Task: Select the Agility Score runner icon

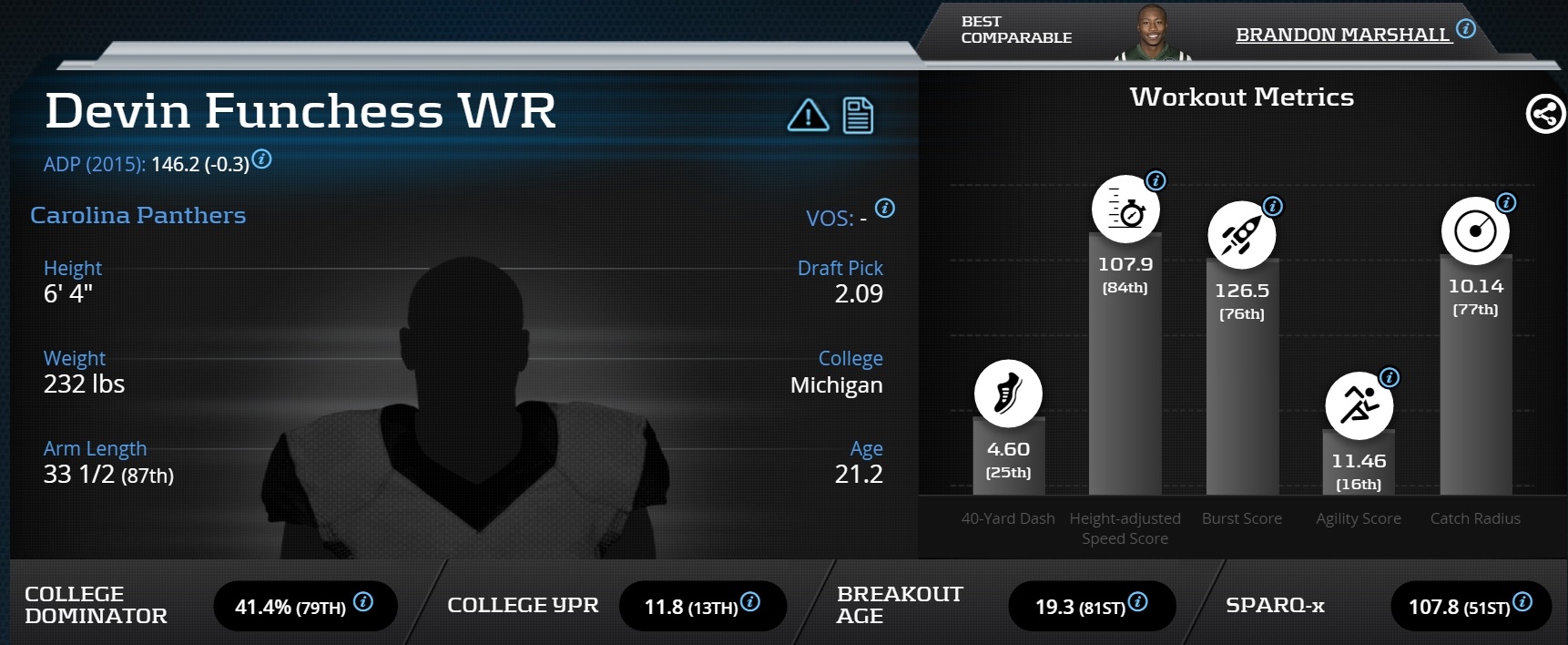Action: pos(1359,405)
